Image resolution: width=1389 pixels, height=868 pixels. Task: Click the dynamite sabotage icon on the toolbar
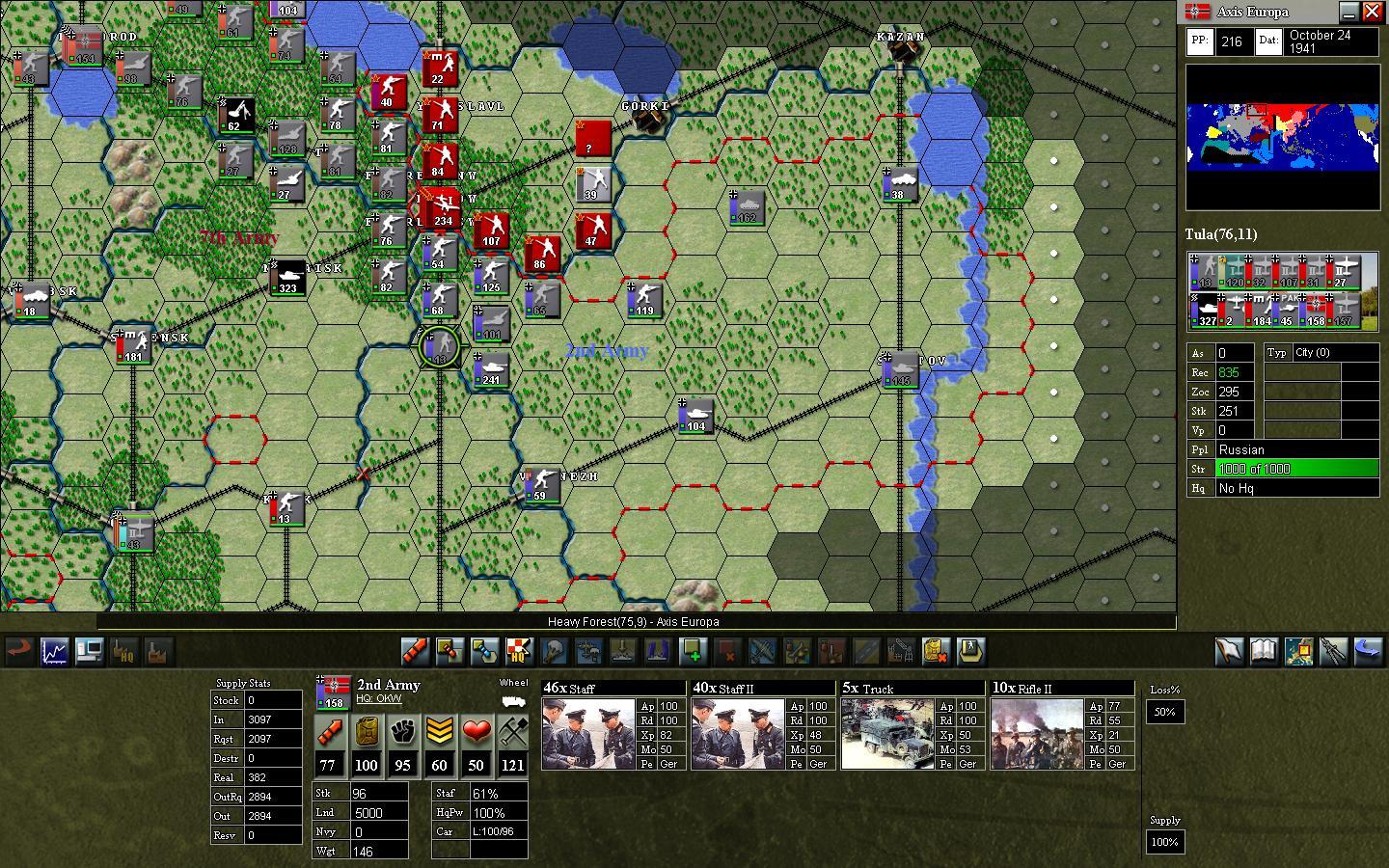pos(415,652)
